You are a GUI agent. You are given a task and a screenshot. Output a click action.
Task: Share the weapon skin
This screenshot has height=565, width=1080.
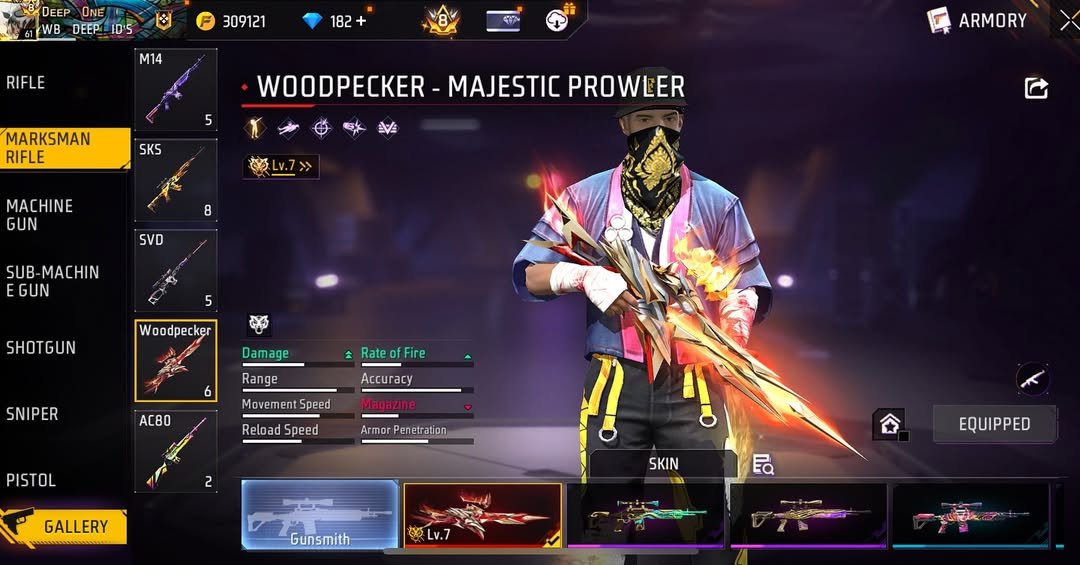pos(1036,88)
